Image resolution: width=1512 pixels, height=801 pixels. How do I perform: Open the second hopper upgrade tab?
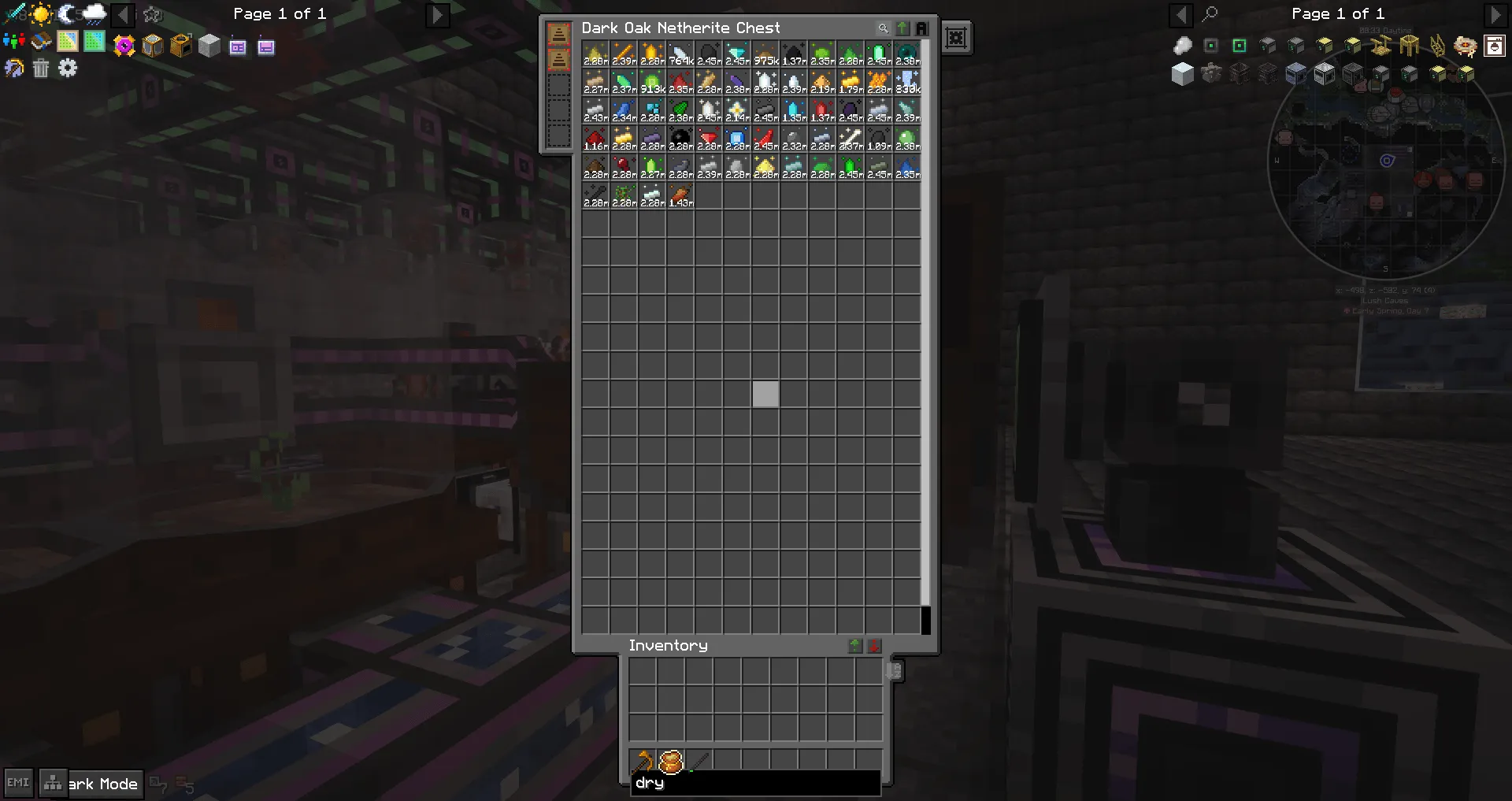pos(558,59)
